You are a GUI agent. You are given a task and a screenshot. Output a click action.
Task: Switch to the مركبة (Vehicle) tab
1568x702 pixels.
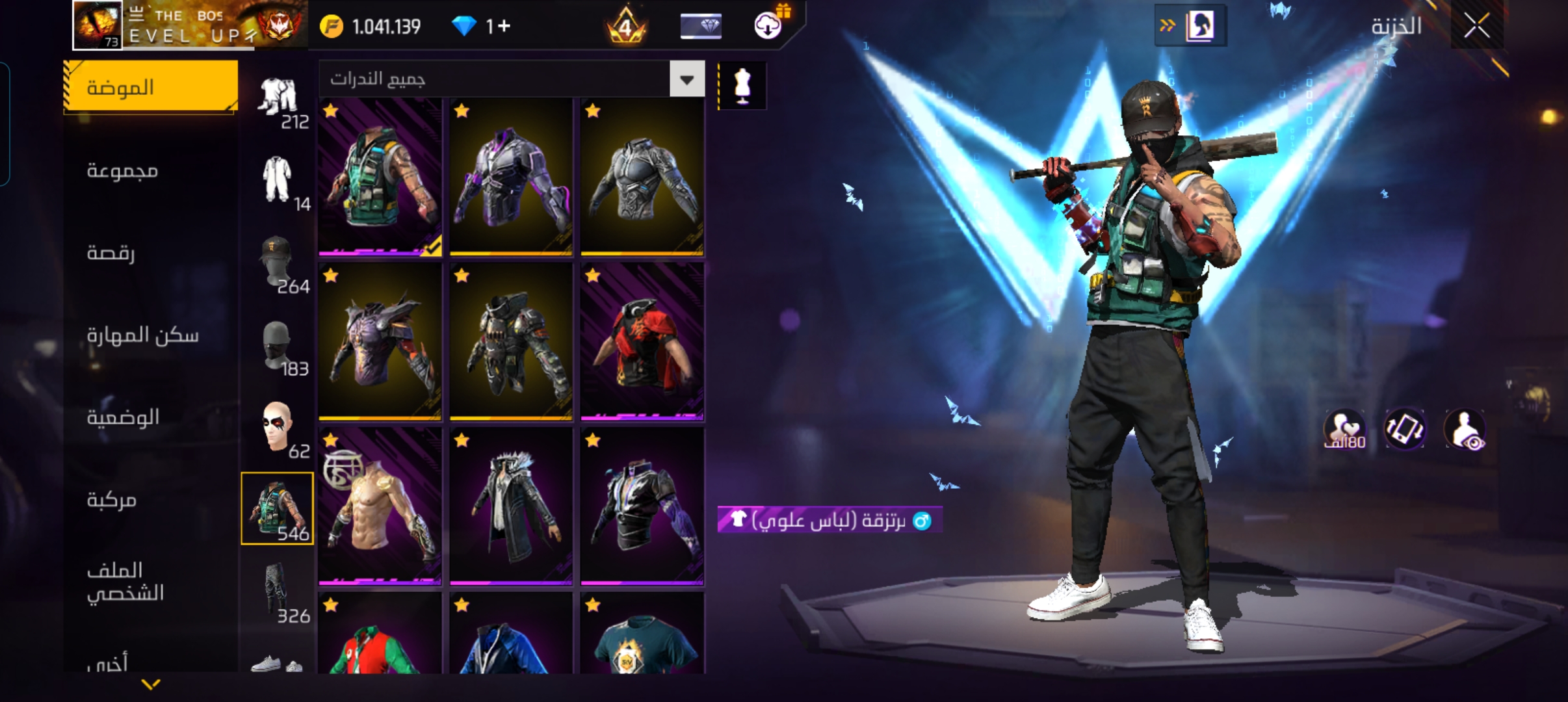pos(112,499)
